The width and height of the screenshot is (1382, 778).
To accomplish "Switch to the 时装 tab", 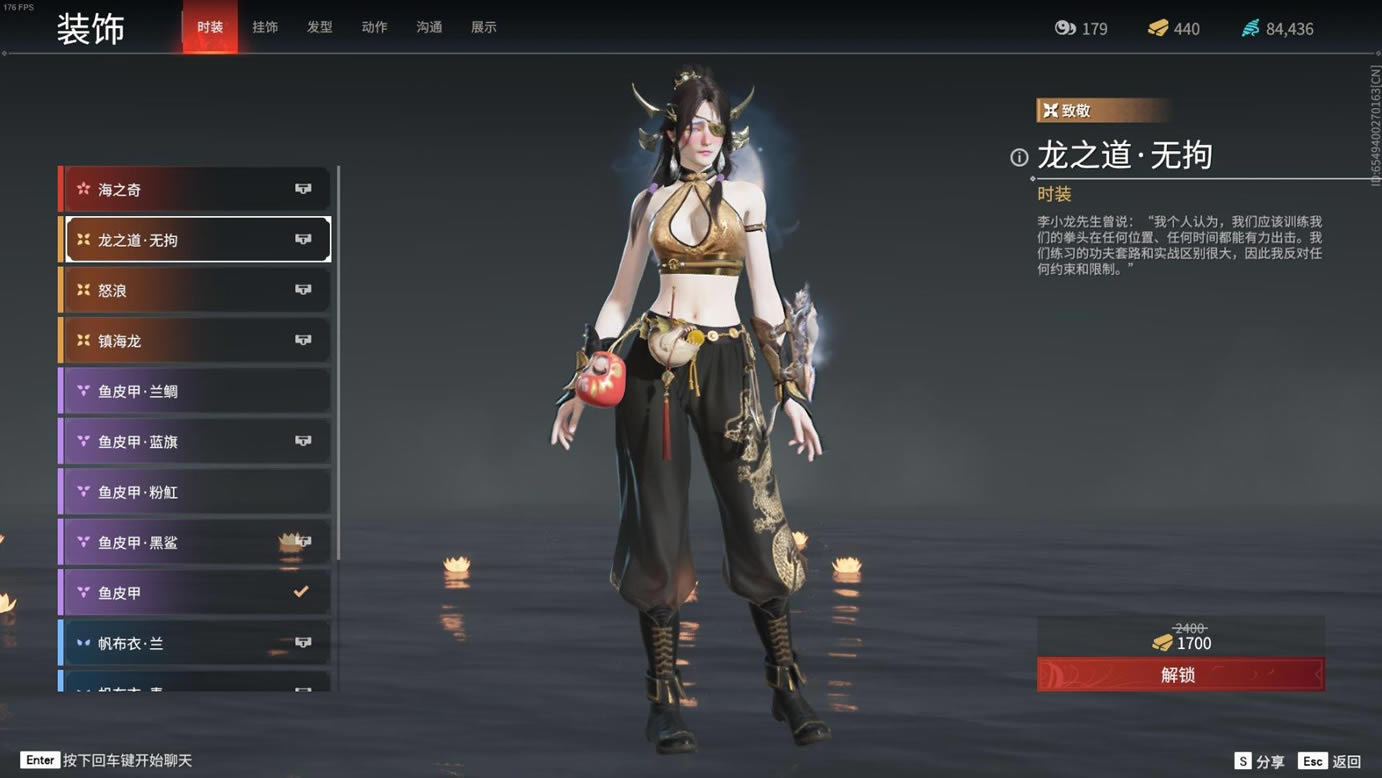I will [210, 27].
